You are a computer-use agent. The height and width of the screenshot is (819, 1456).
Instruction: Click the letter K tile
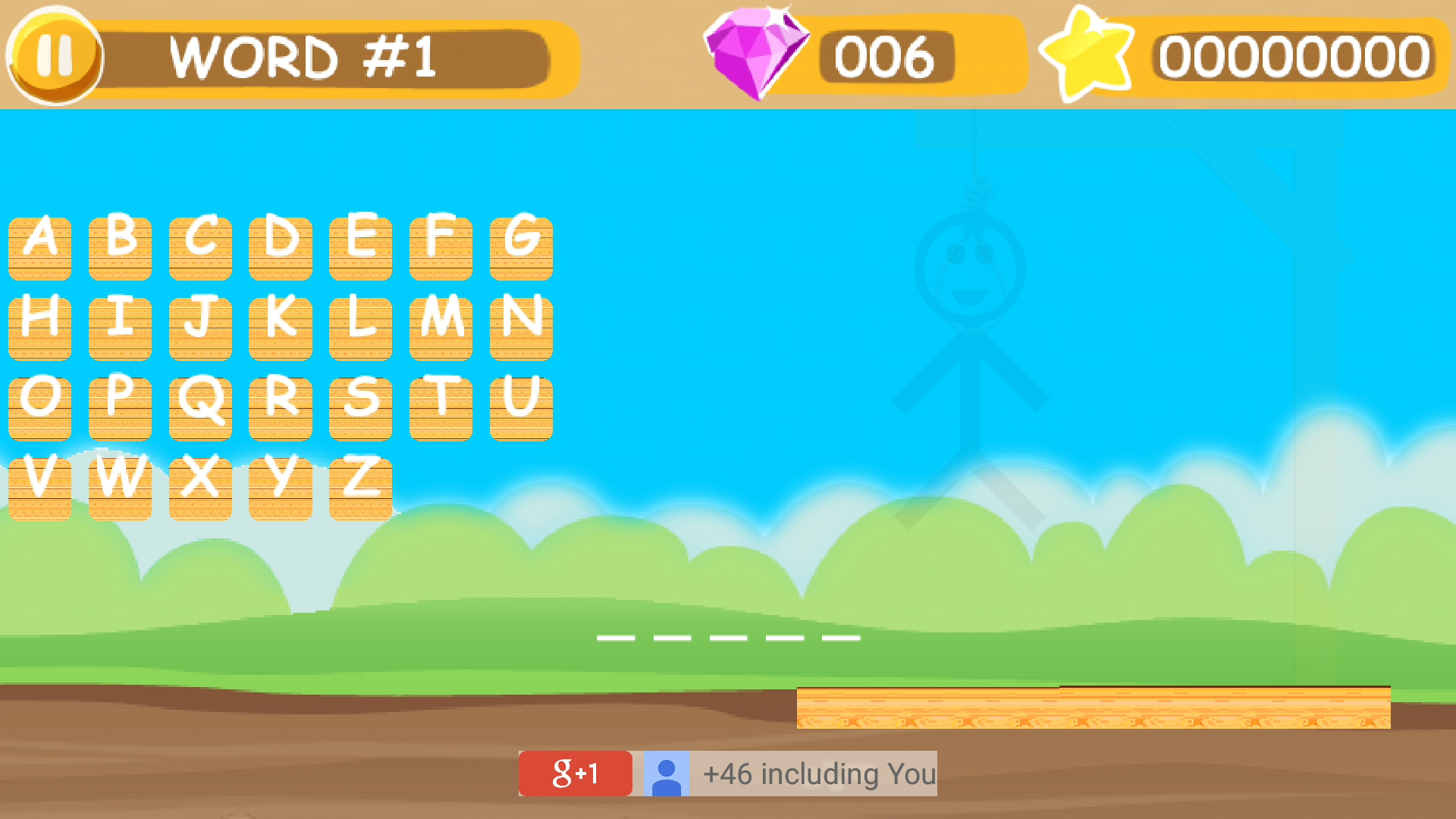click(282, 325)
